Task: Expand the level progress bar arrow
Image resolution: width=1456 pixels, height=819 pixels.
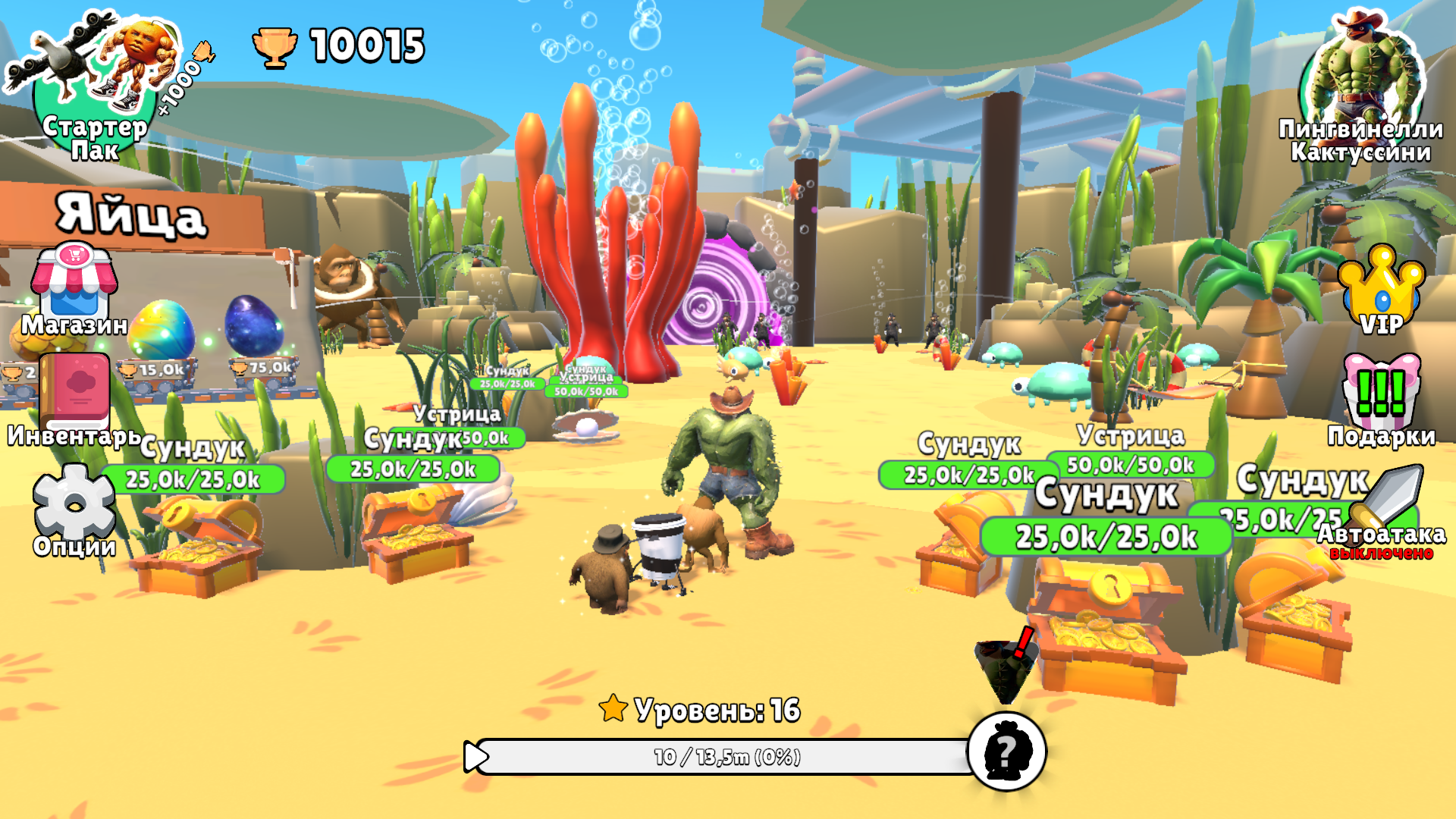Action: (475, 755)
